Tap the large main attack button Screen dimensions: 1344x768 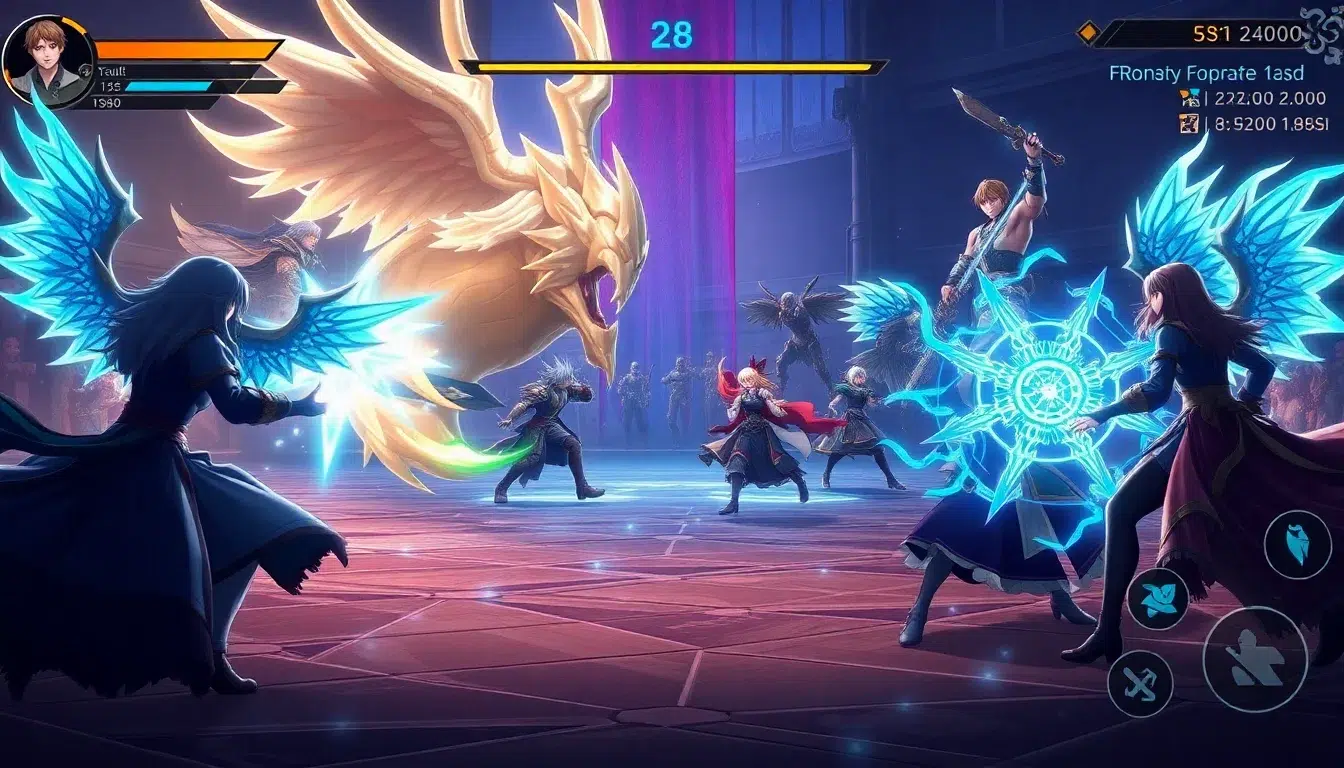(x=1254, y=659)
